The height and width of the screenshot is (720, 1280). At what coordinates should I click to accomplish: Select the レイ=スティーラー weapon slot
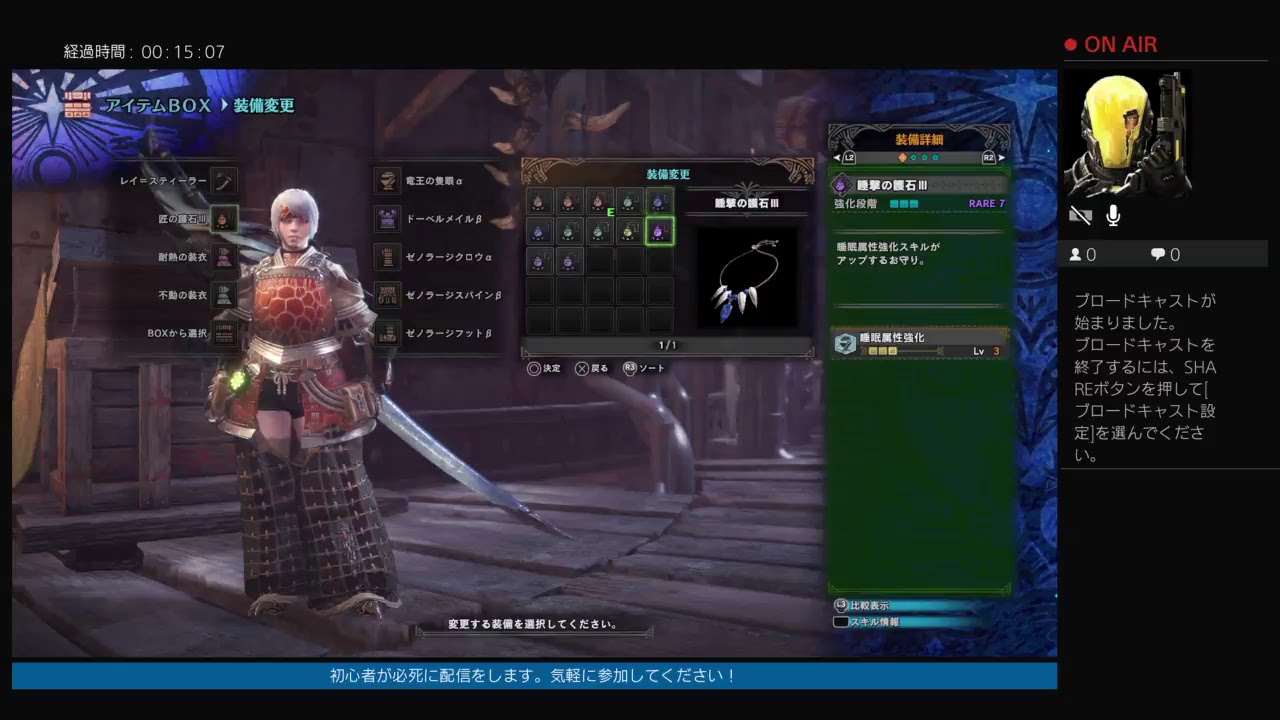pos(224,181)
